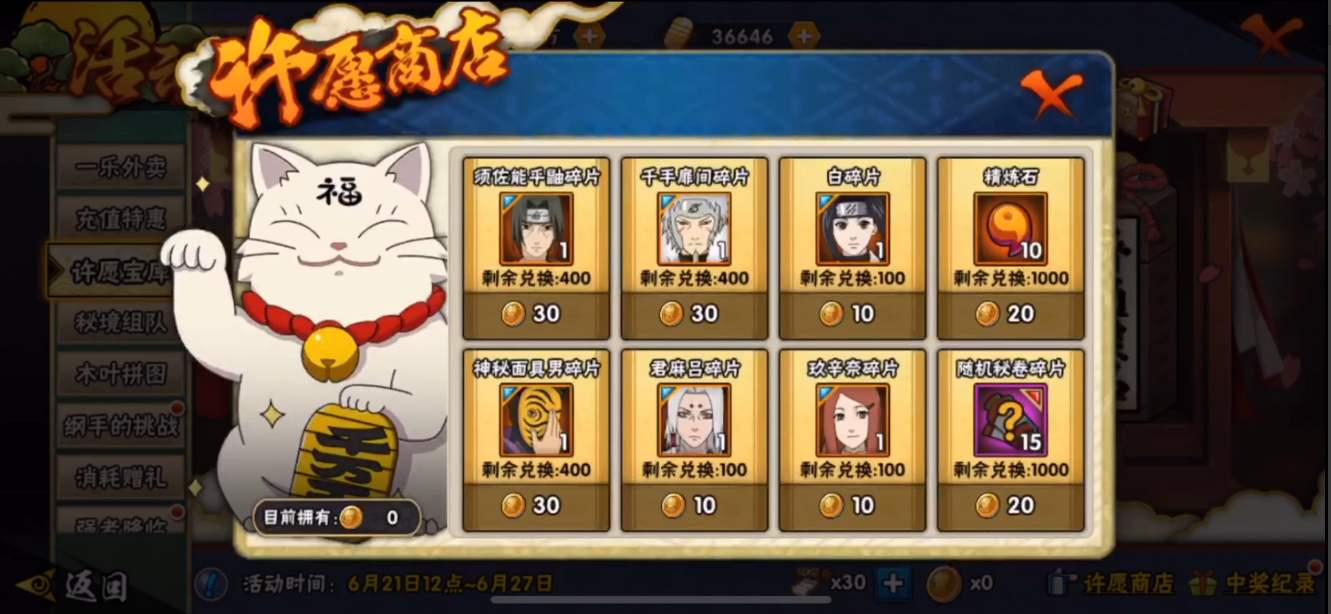Add gold currency via top plus button
This screenshot has width=1331, height=614.
[803, 36]
